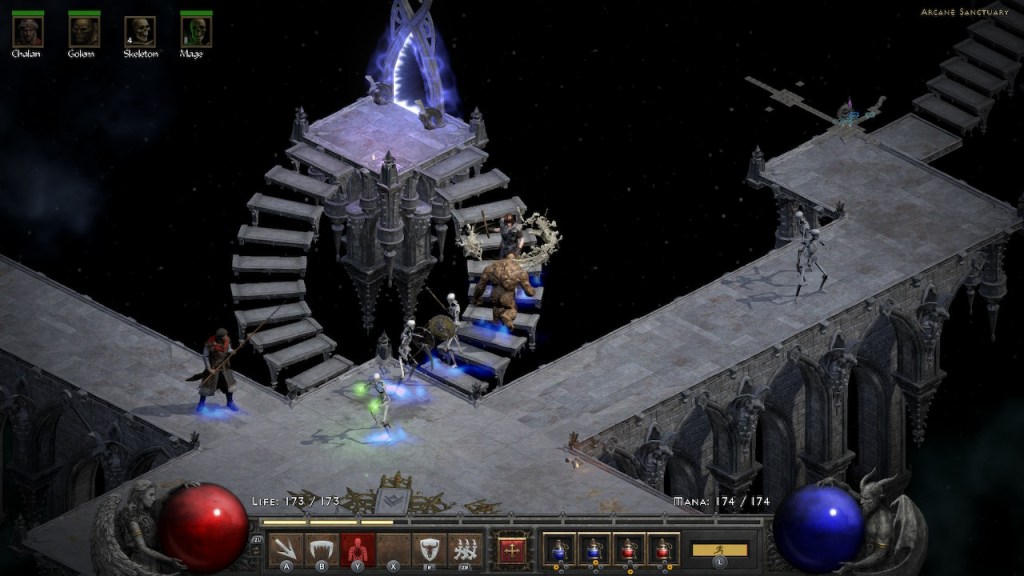Use the fanged jaw skill icon
The height and width of the screenshot is (576, 1024).
click(x=322, y=549)
